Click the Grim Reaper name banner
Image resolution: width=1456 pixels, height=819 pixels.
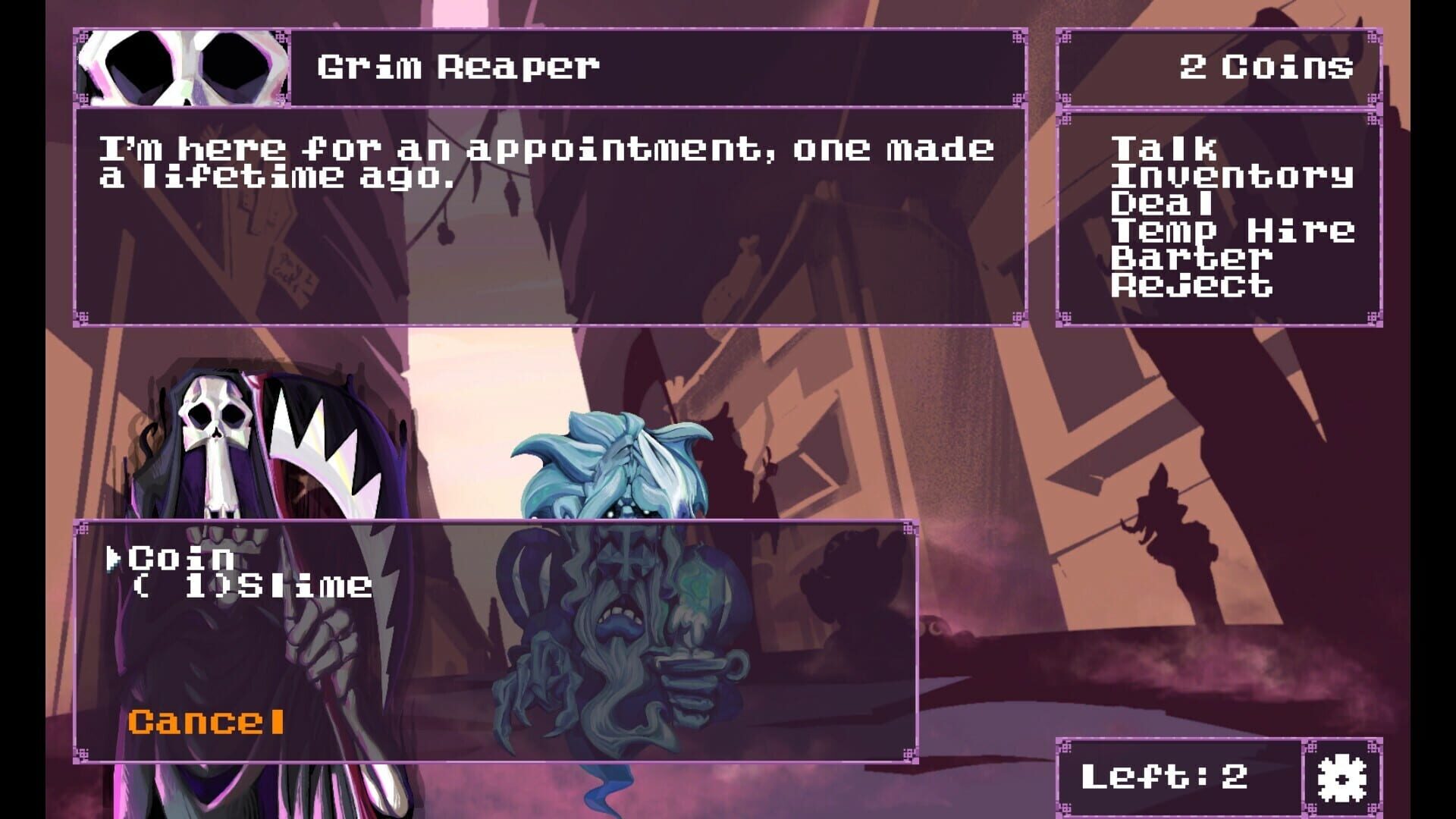tap(455, 67)
